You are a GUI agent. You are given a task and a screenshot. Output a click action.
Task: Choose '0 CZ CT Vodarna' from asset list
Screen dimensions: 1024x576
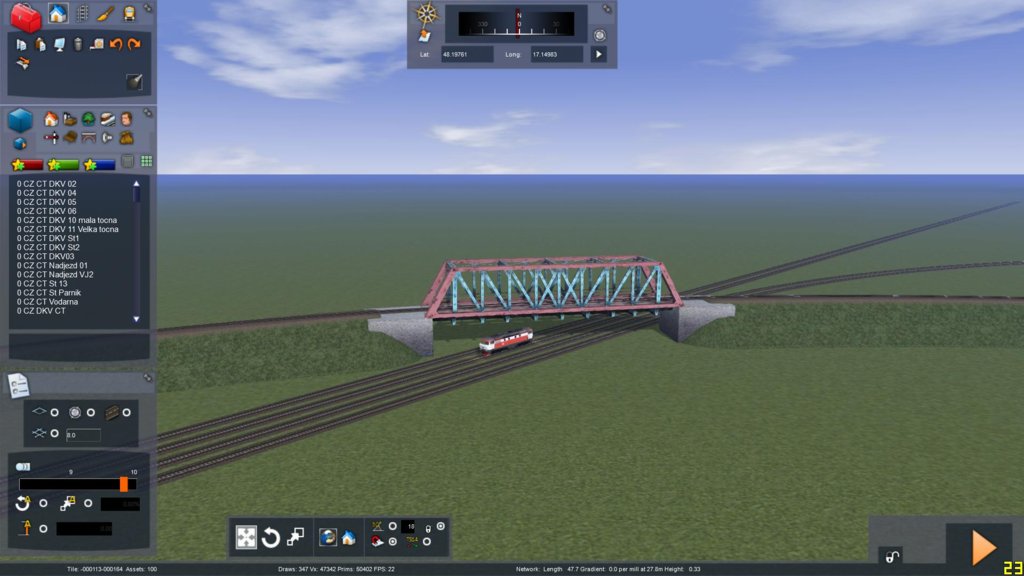48,301
